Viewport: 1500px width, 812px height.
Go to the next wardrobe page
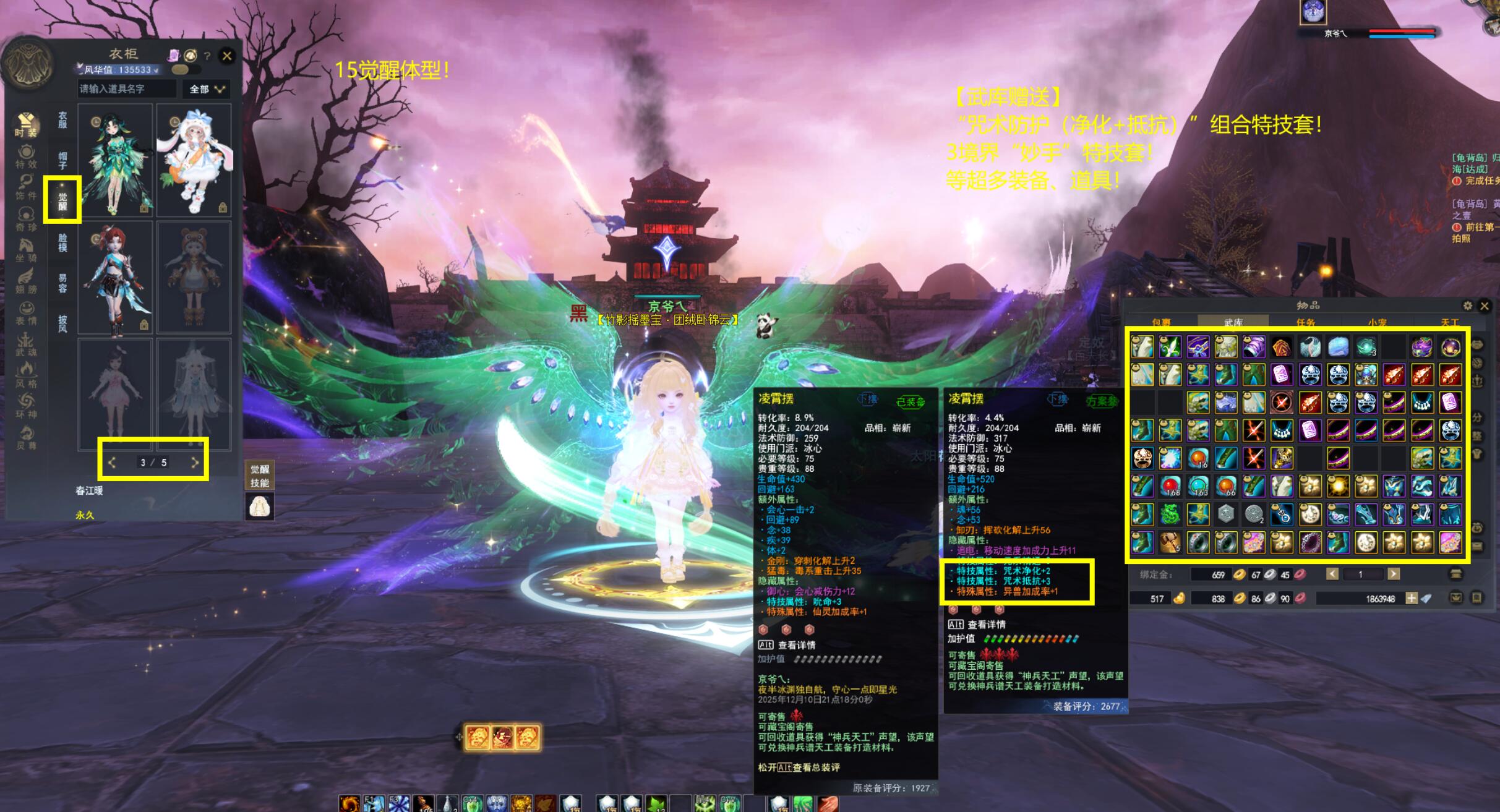click(x=195, y=462)
